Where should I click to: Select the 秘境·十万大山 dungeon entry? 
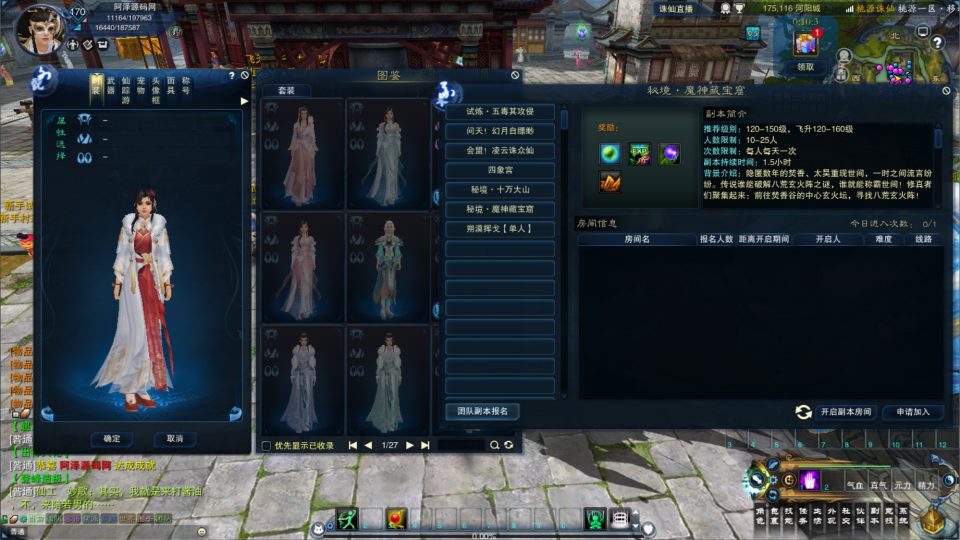[500, 190]
